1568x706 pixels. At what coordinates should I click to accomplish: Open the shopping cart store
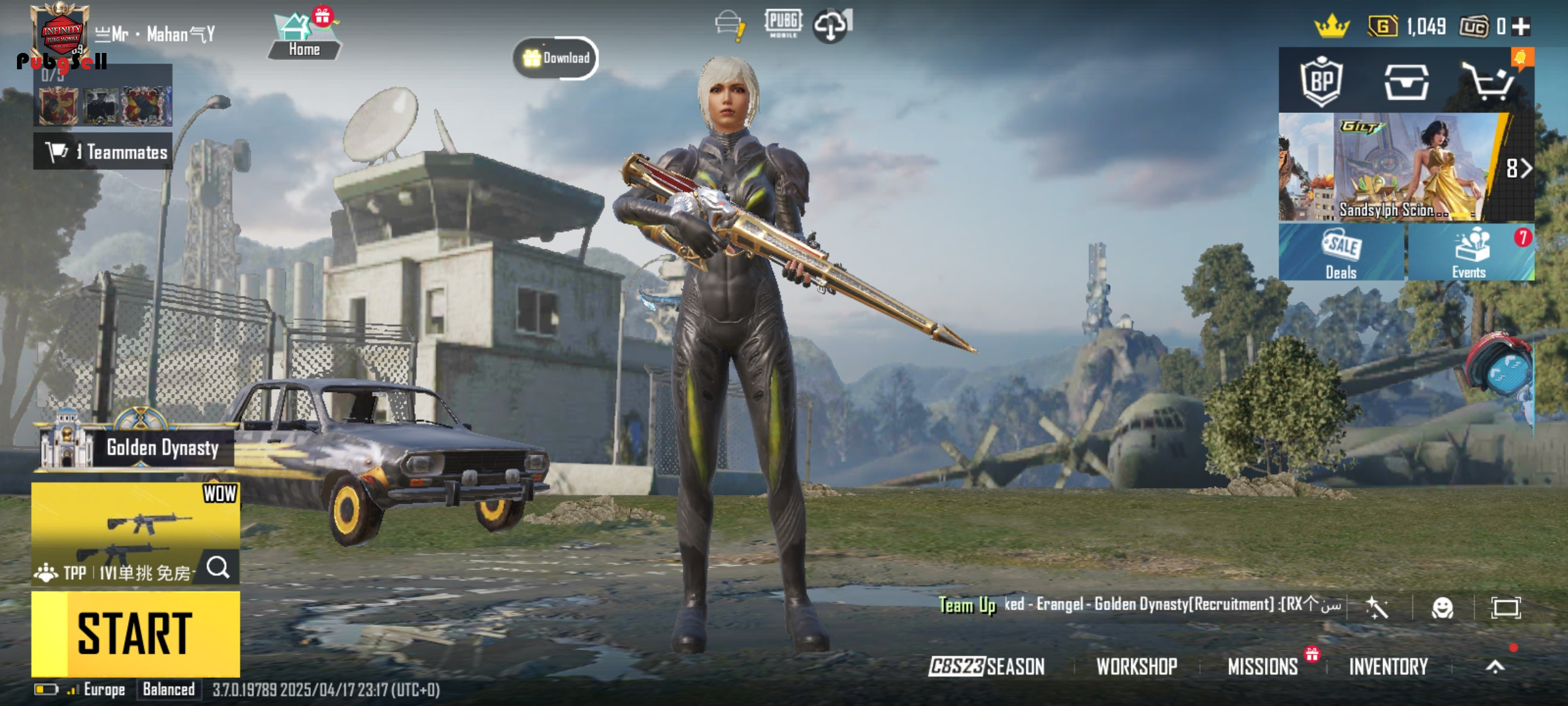(1487, 82)
